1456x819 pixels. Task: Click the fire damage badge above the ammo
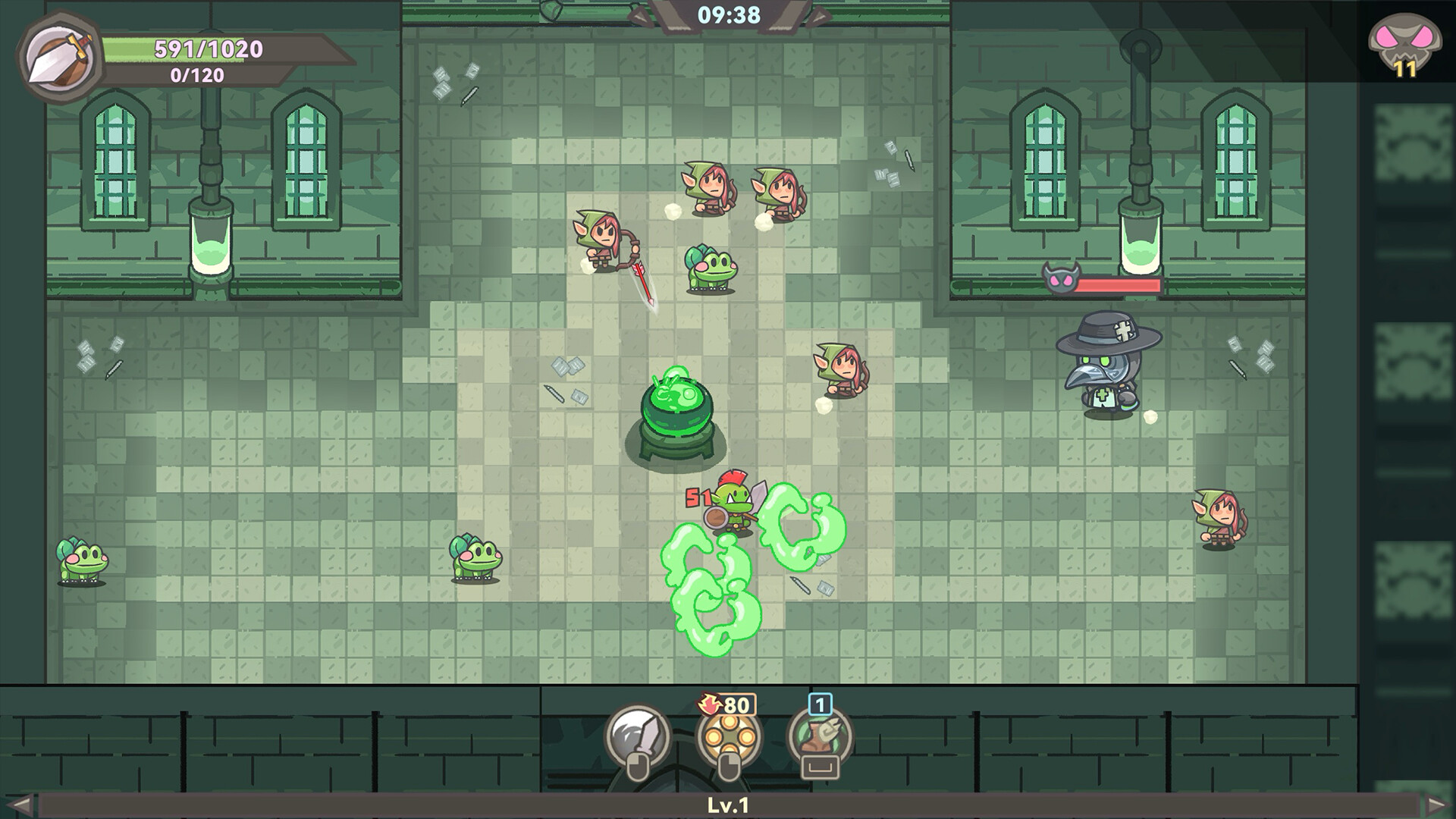[x=708, y=704]
